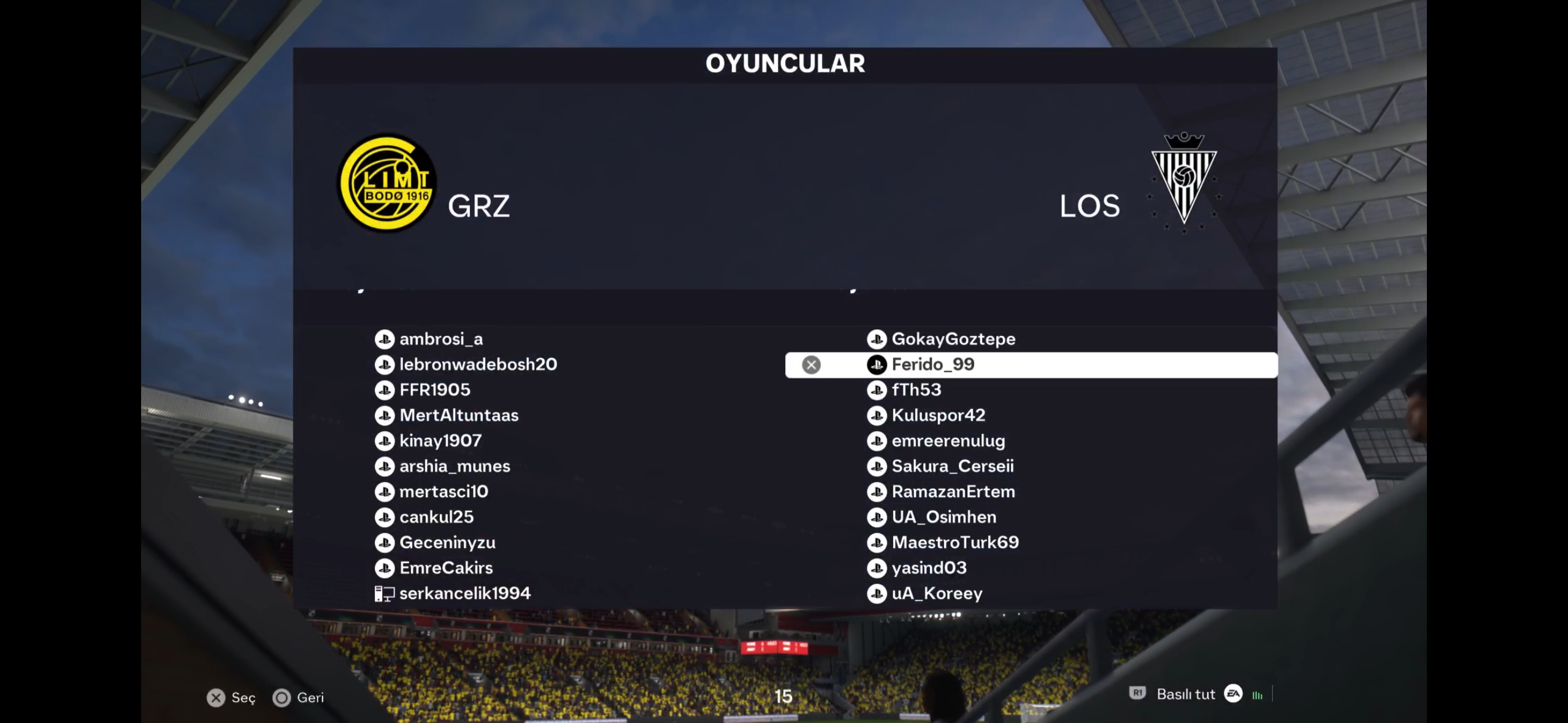Choose lebronwadebosh20 in the GRZ roster

coord(478,364)
